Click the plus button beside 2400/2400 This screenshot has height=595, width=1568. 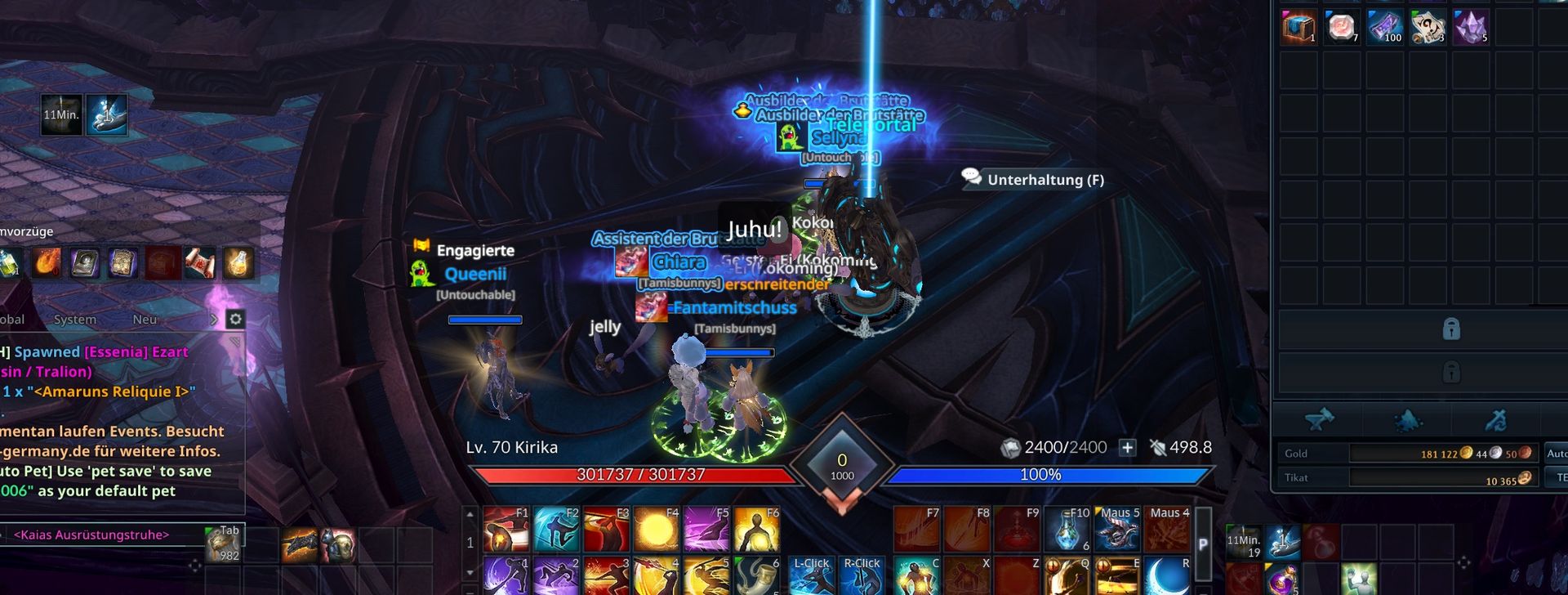(1127, 447)
